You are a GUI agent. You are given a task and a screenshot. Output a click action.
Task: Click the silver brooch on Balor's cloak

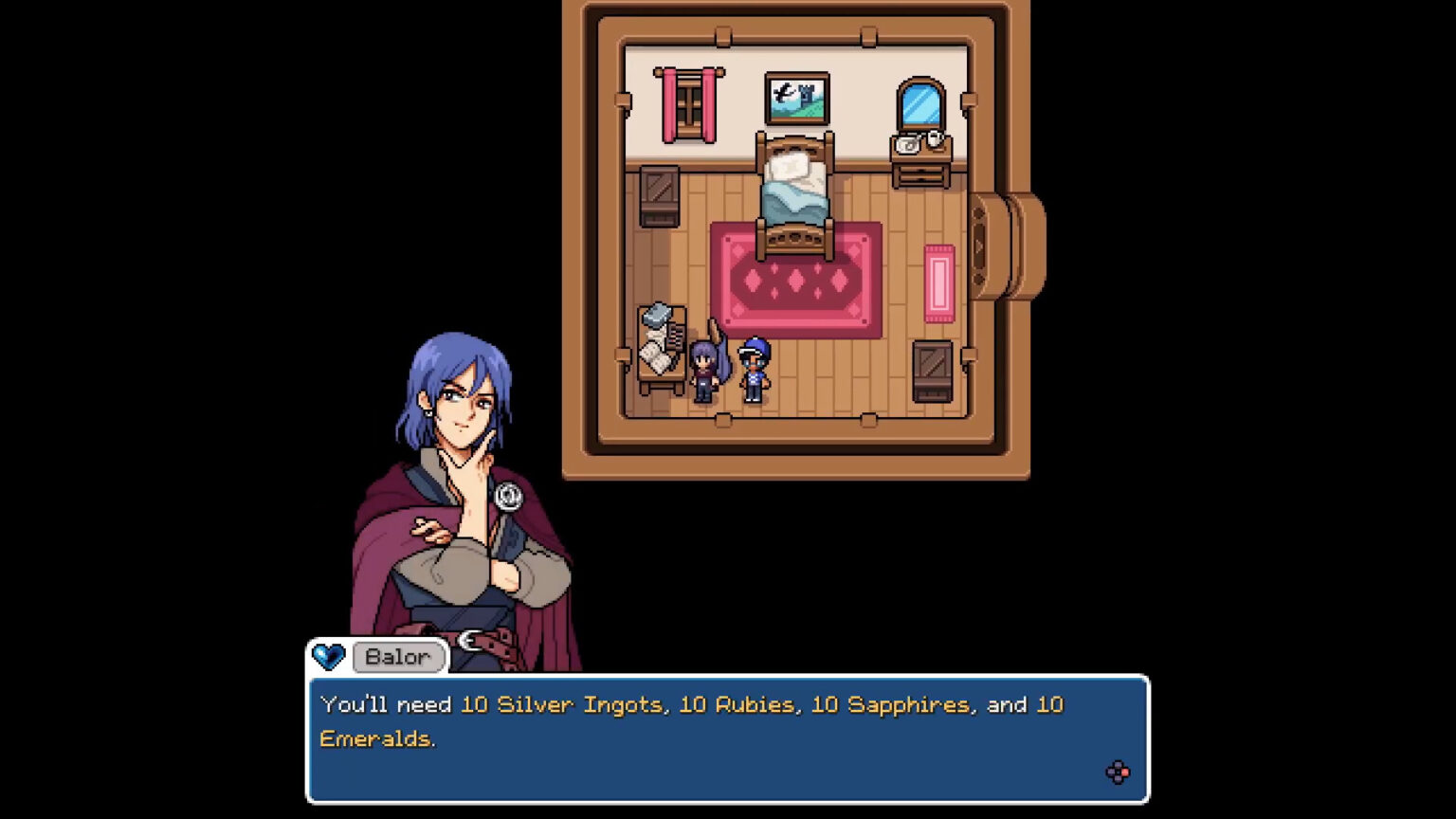tap(510, 496)
